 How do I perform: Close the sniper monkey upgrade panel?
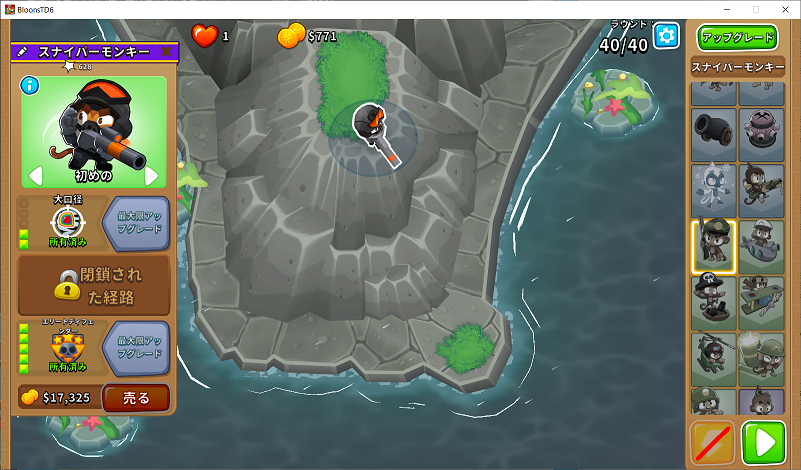point(166,51)
